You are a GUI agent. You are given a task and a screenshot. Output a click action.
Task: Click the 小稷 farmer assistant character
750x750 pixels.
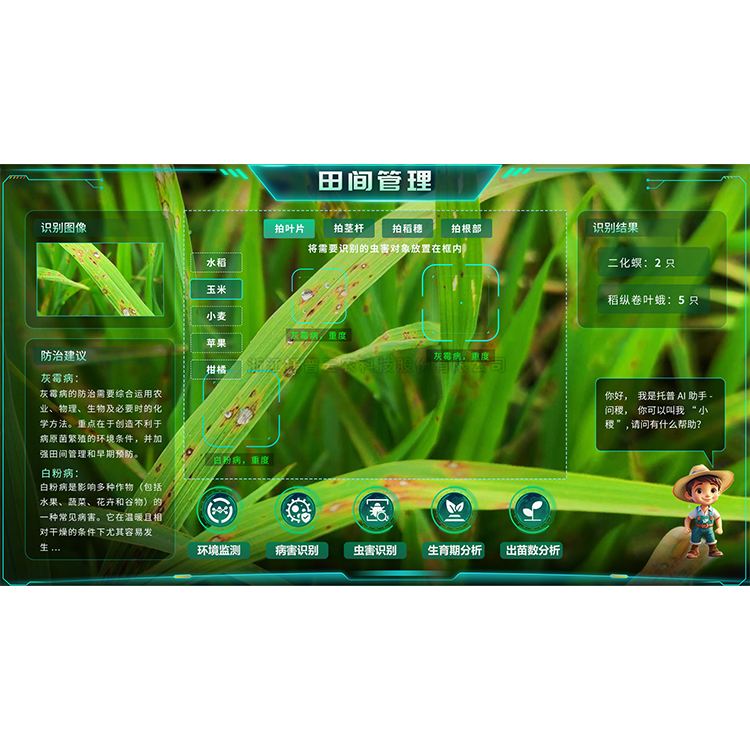[704, 511]
